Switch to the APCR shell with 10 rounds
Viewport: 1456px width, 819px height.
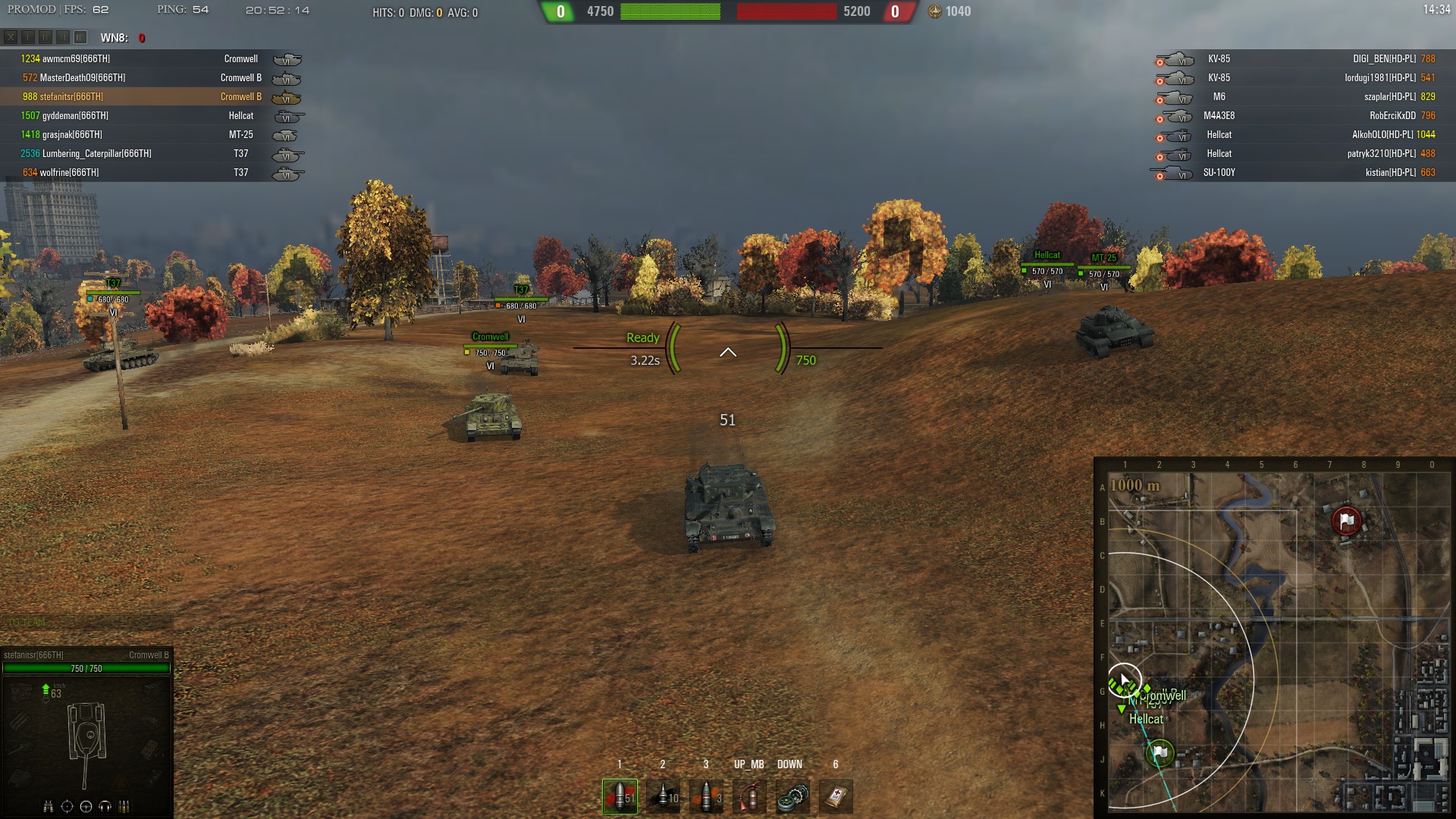click(x=663, y=796)
